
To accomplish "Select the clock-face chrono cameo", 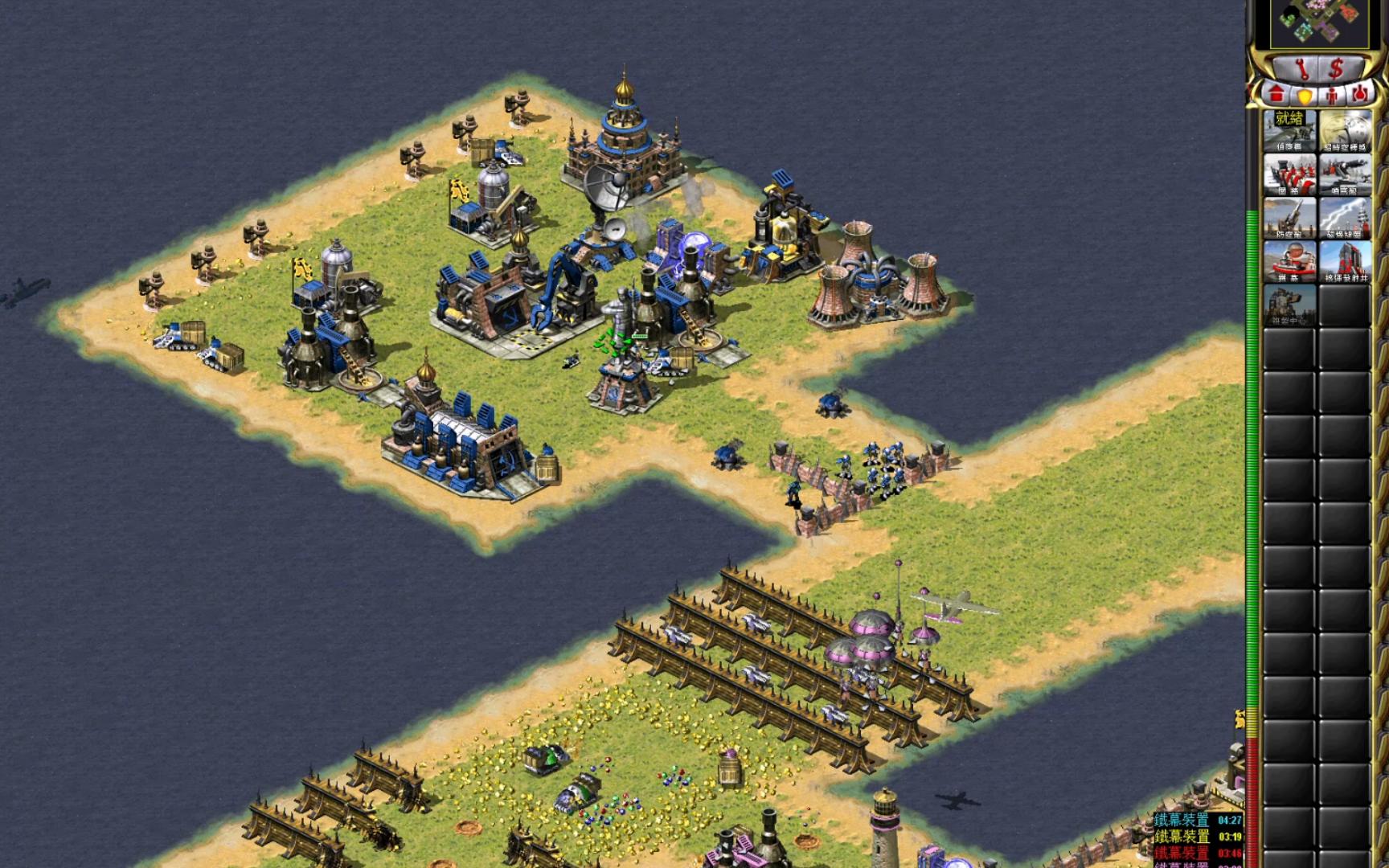I will (x=1345, y=130).
